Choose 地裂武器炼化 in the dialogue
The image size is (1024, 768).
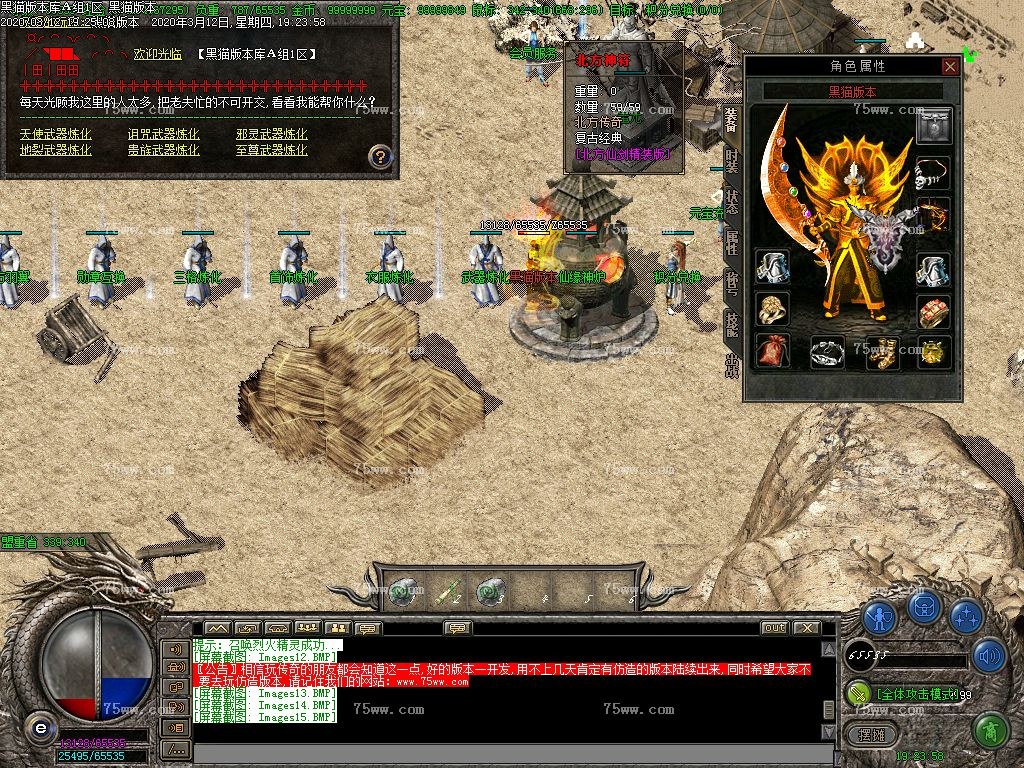pyautogui.click(x=55, y=150)
